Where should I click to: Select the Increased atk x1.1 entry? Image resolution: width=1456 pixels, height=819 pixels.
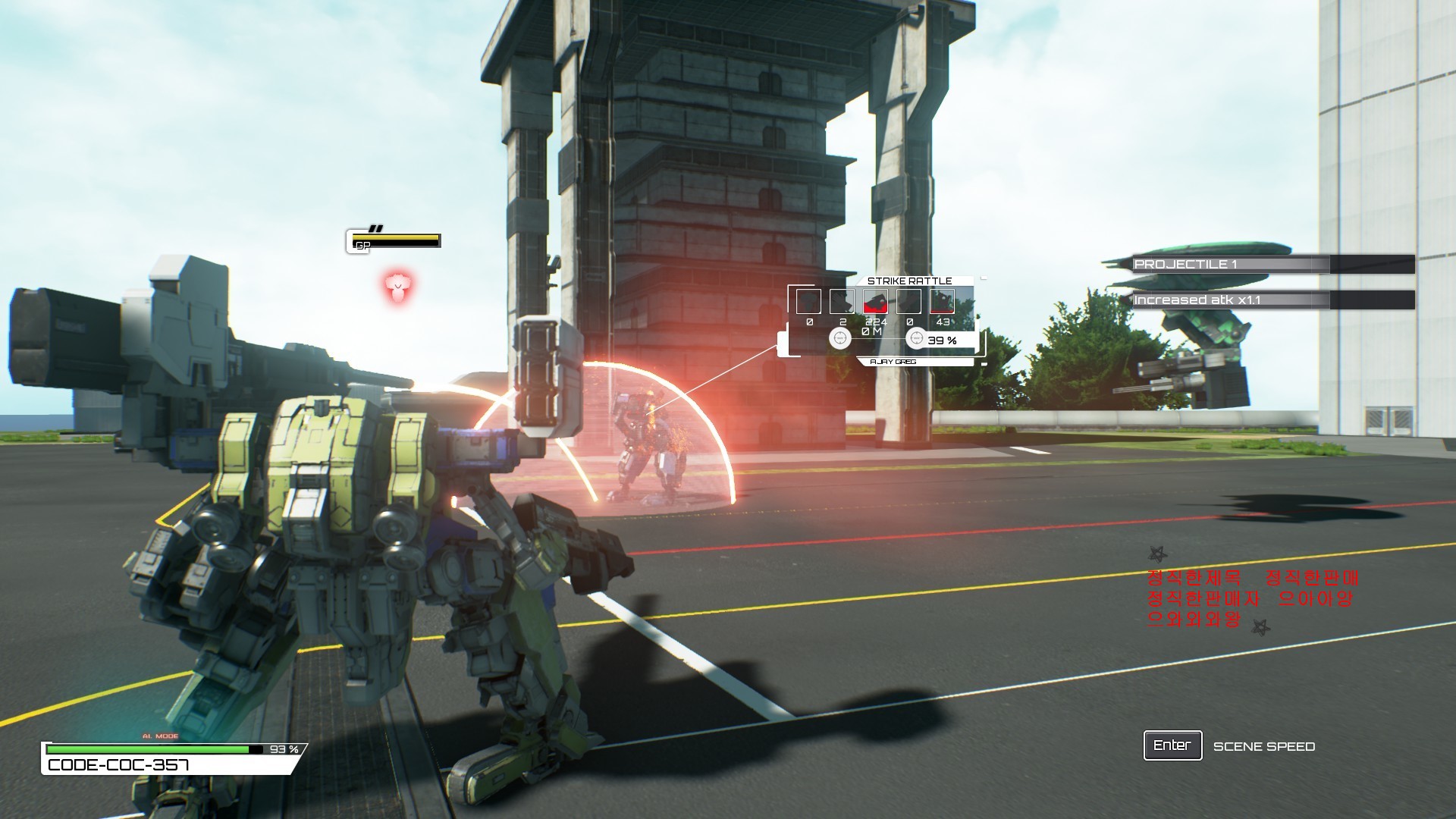(x=1229, y=300)
